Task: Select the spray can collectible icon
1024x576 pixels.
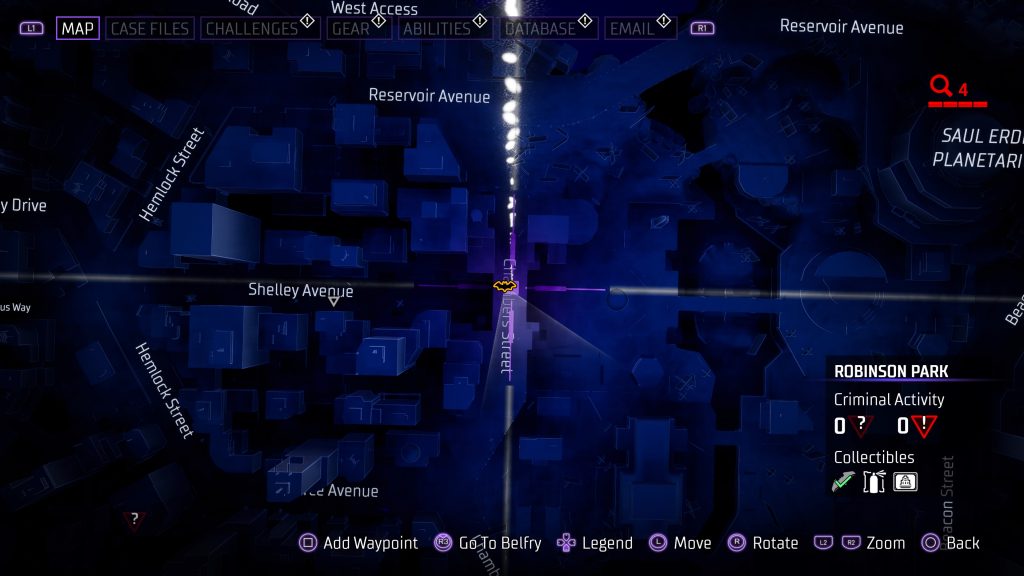Action: pos(876,482)
